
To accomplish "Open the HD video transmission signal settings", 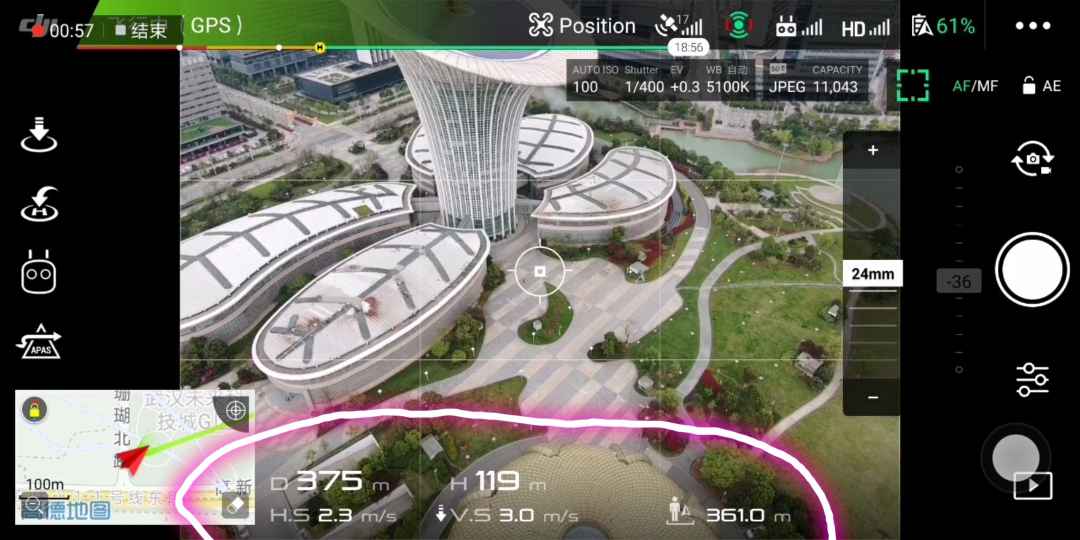I will pos(865,28).
